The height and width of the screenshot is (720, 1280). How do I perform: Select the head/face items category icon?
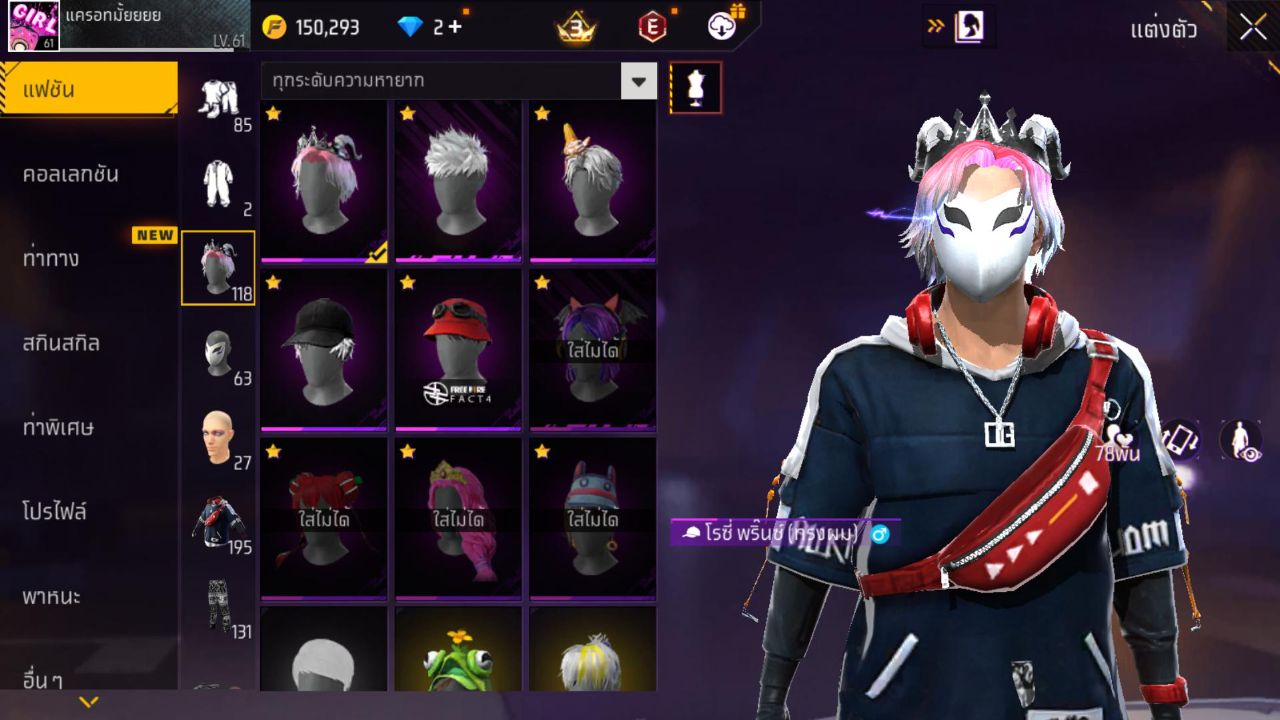[218, 435]
